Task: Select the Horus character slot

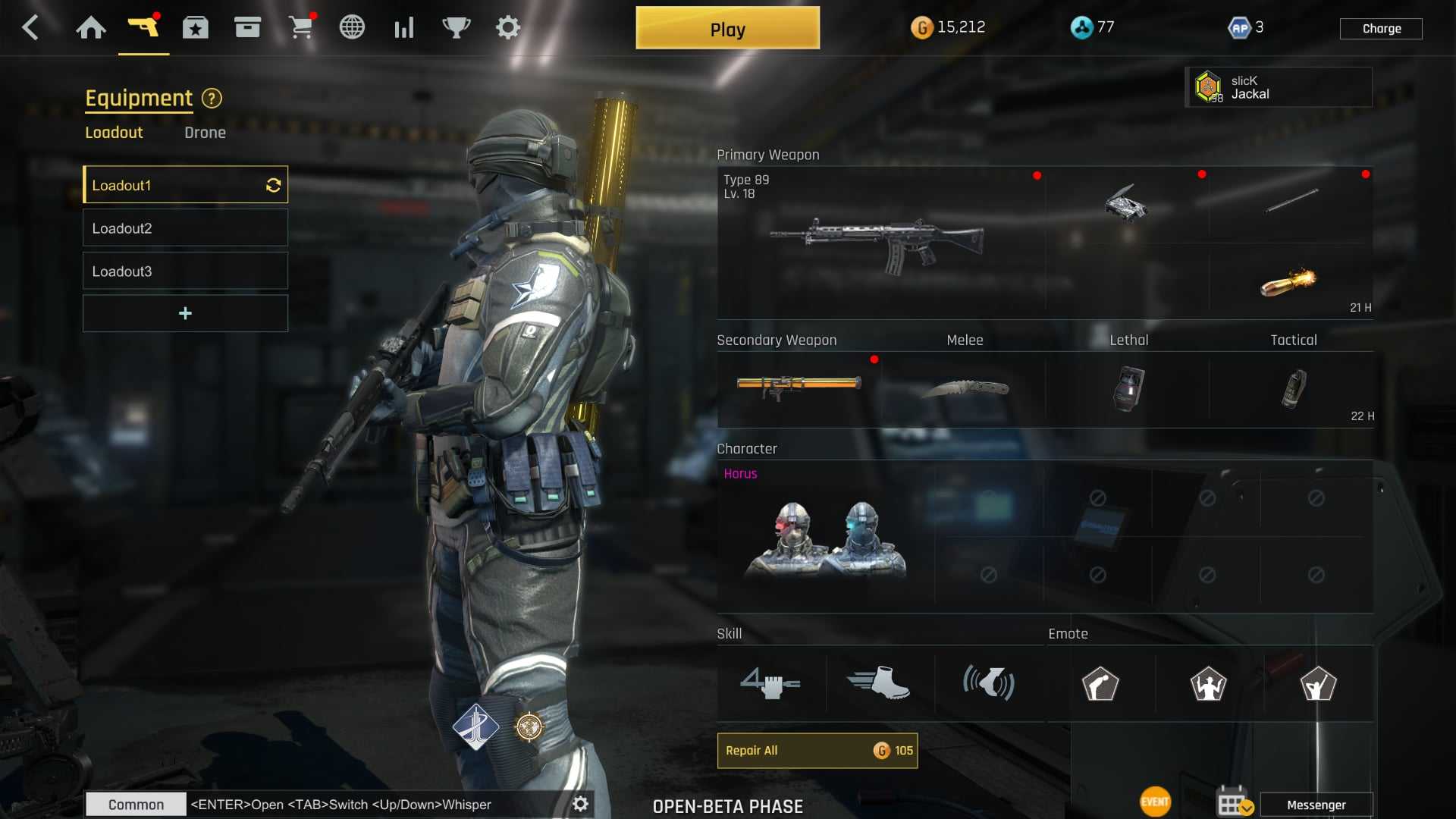Action: tap(825, 537)
